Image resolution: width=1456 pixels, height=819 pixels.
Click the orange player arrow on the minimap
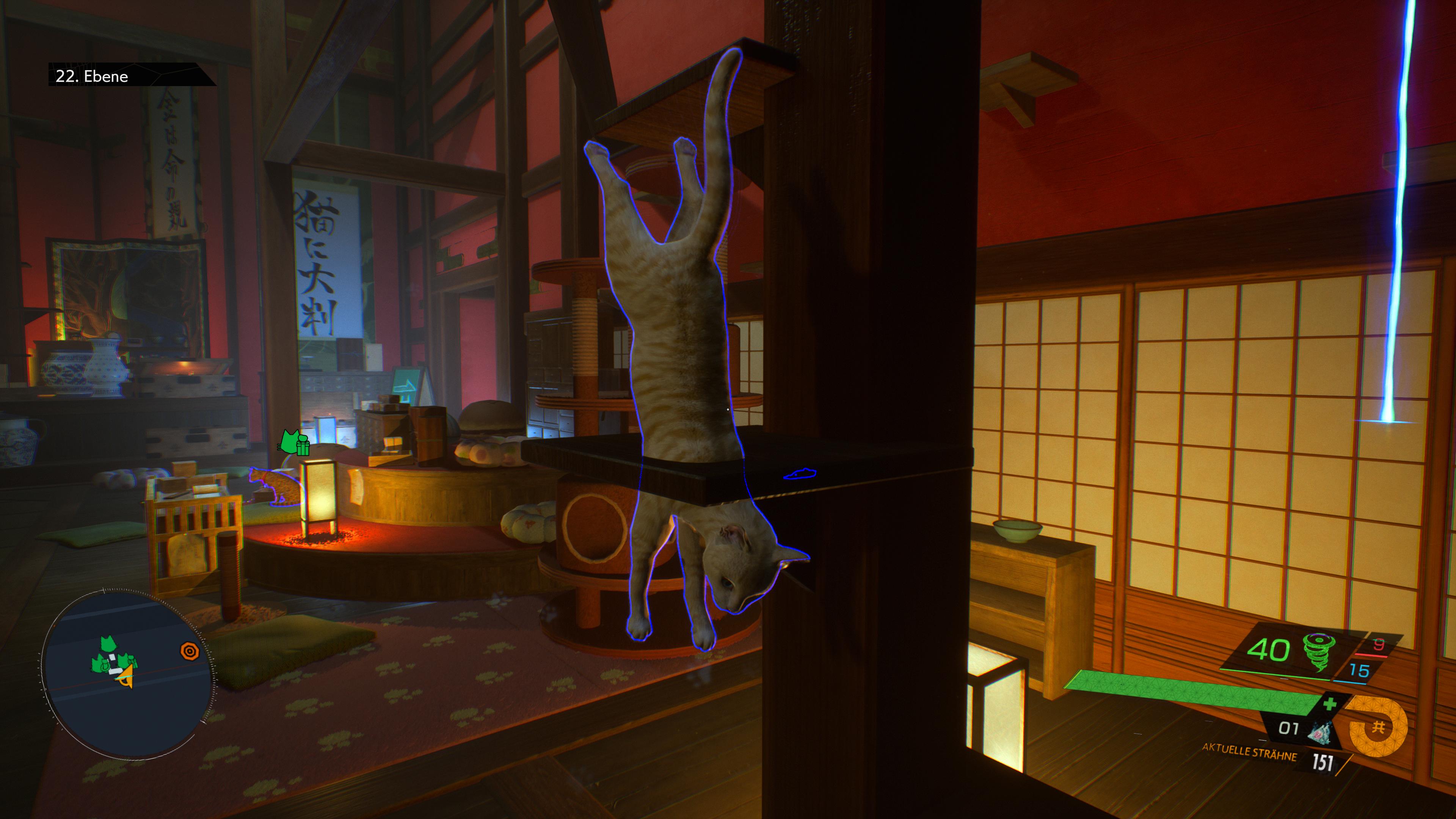(x=126, y=676)
